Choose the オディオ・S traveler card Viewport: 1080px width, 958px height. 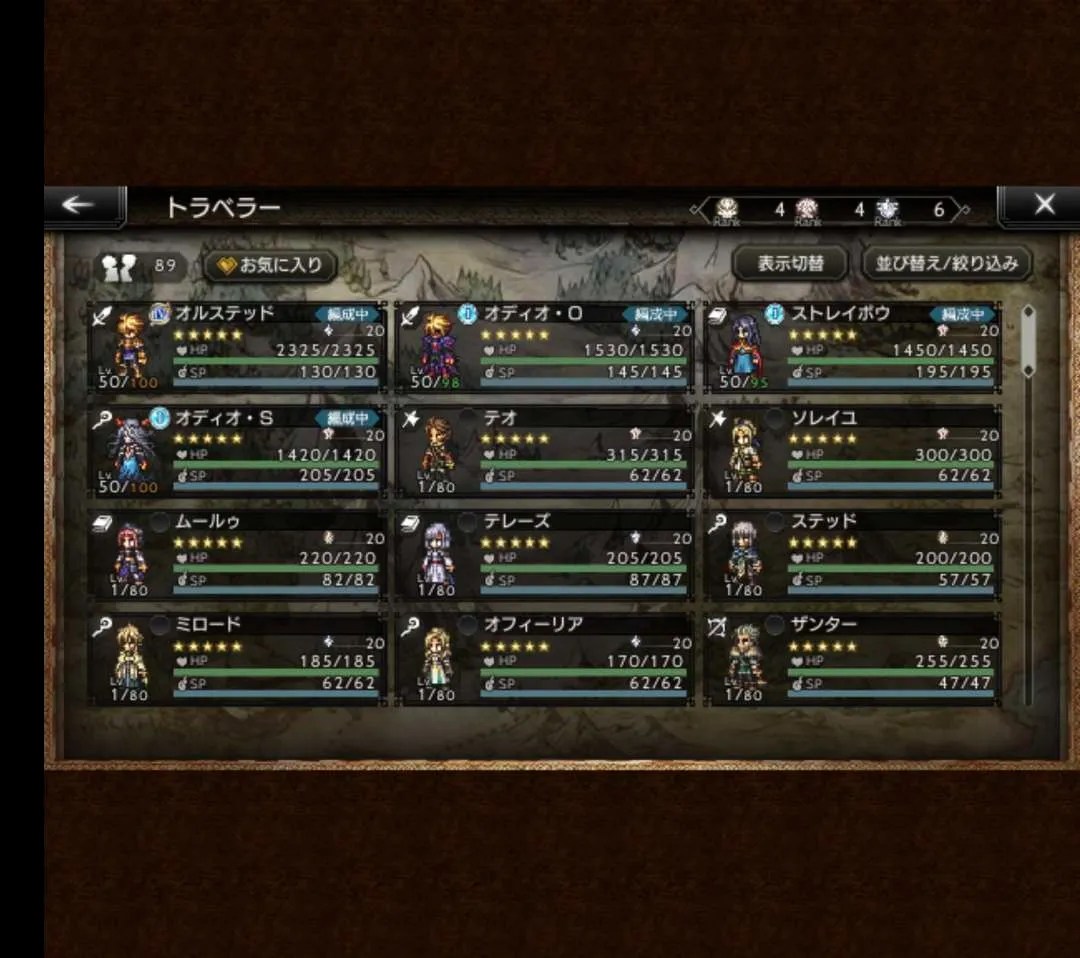(237, 451)
